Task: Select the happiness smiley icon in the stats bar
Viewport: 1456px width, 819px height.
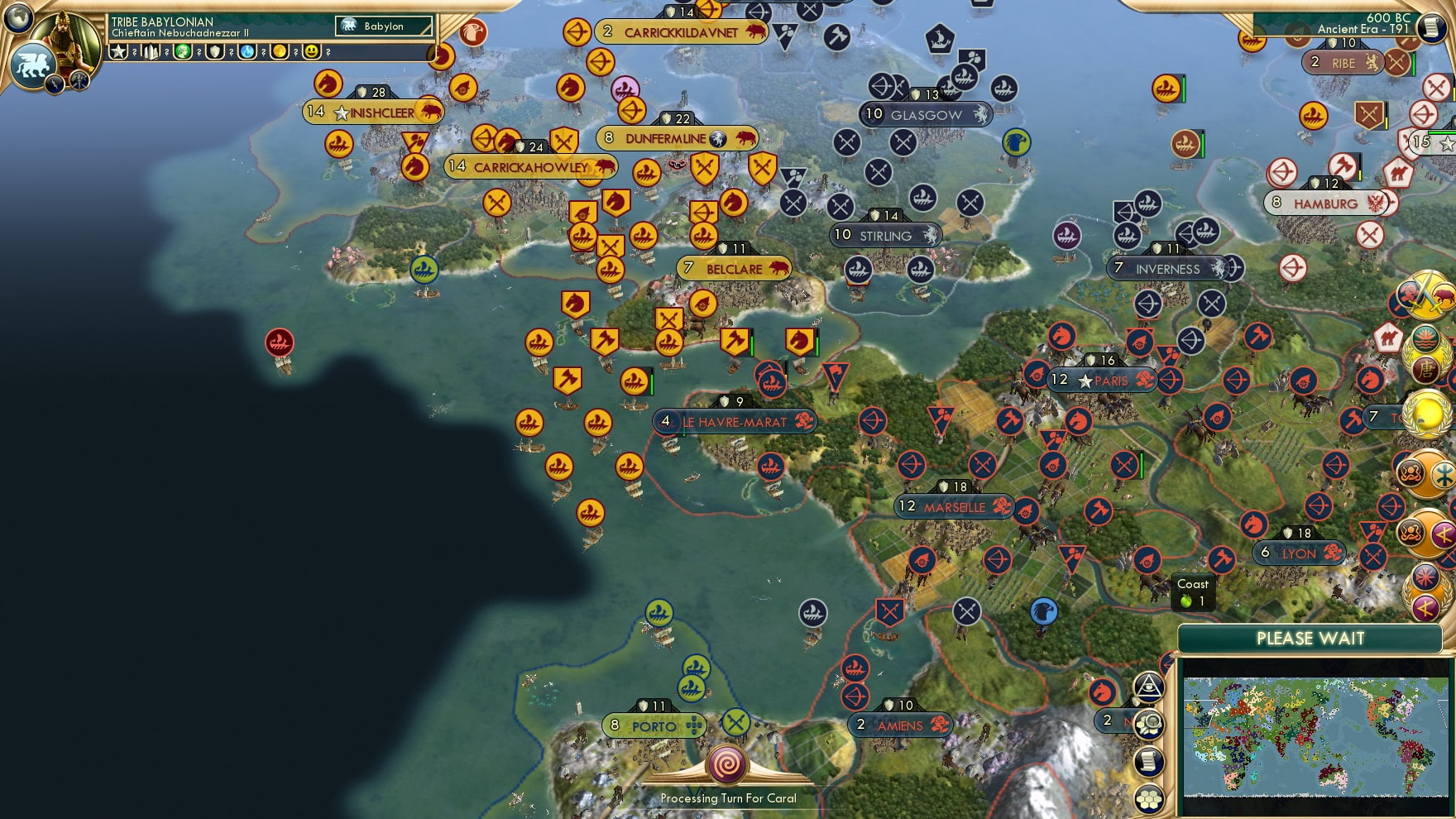Action: [312, 50]
